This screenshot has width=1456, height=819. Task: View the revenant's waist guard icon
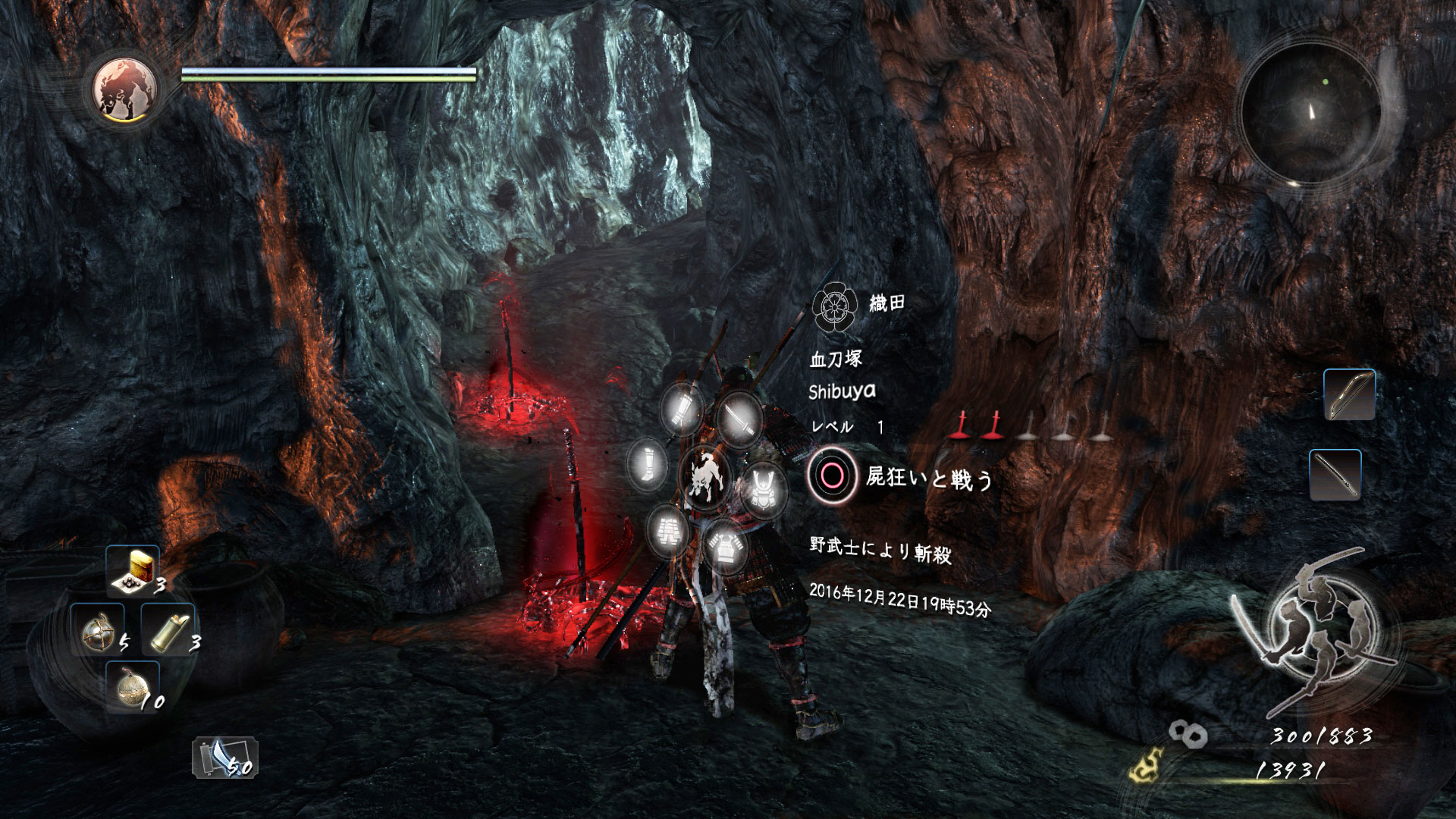[x=668, y=529]
